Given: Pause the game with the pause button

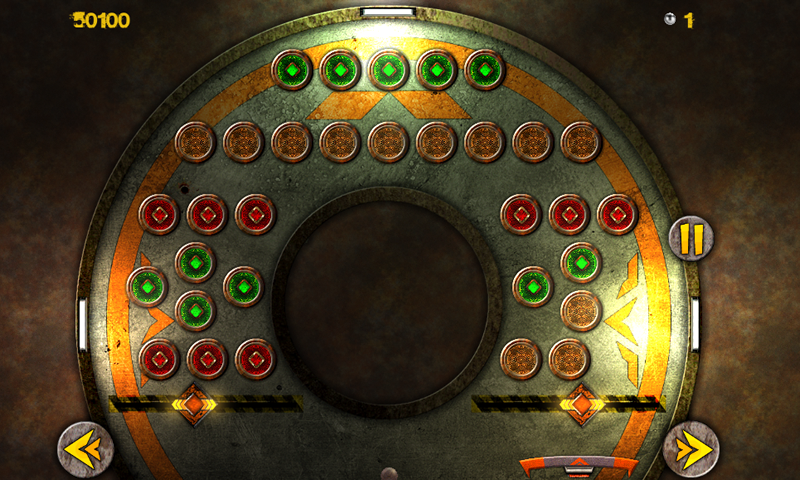Looking at the screenshot, I should (692, 238).
